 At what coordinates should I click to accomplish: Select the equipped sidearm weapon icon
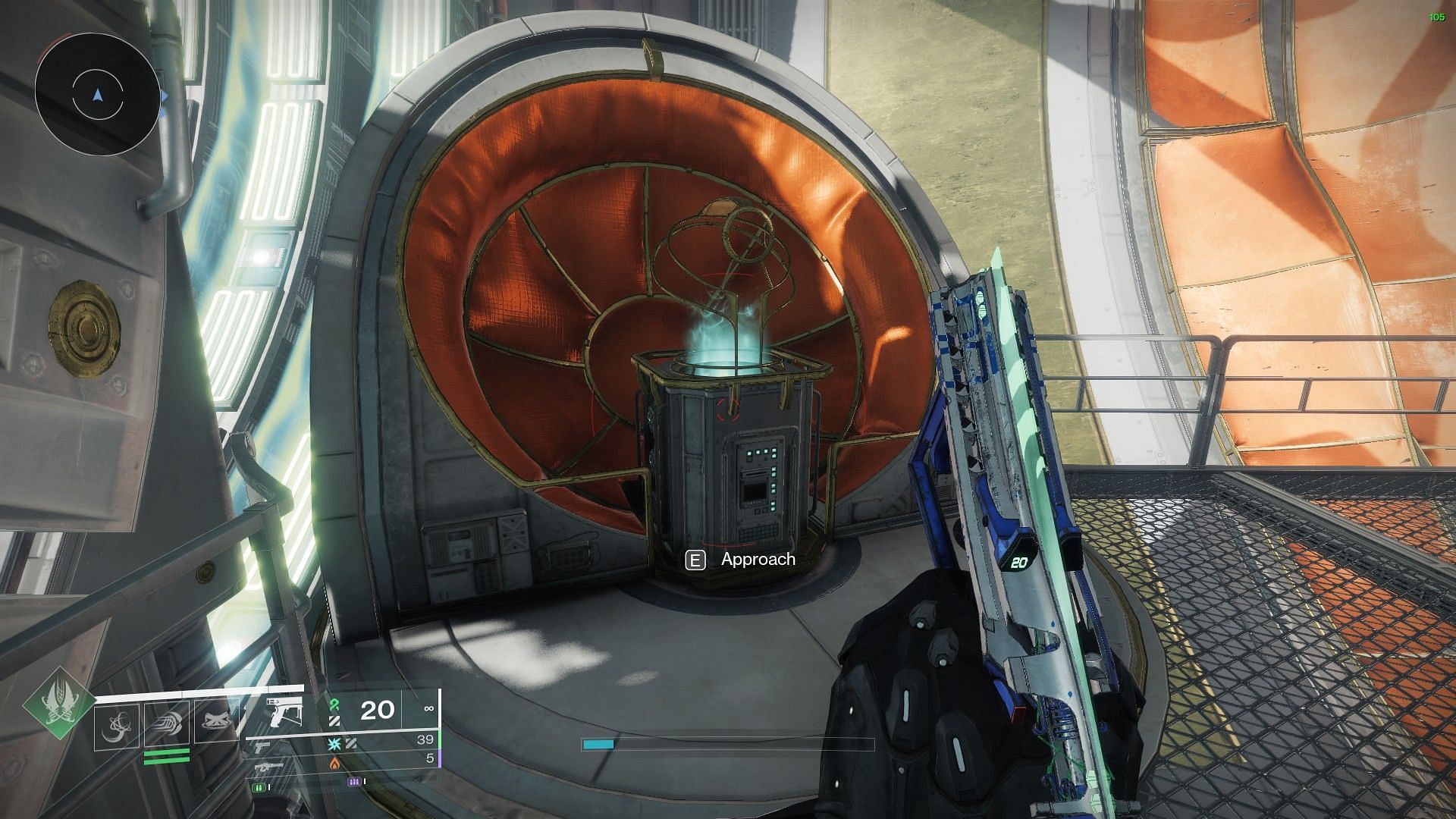coord(285,714)
